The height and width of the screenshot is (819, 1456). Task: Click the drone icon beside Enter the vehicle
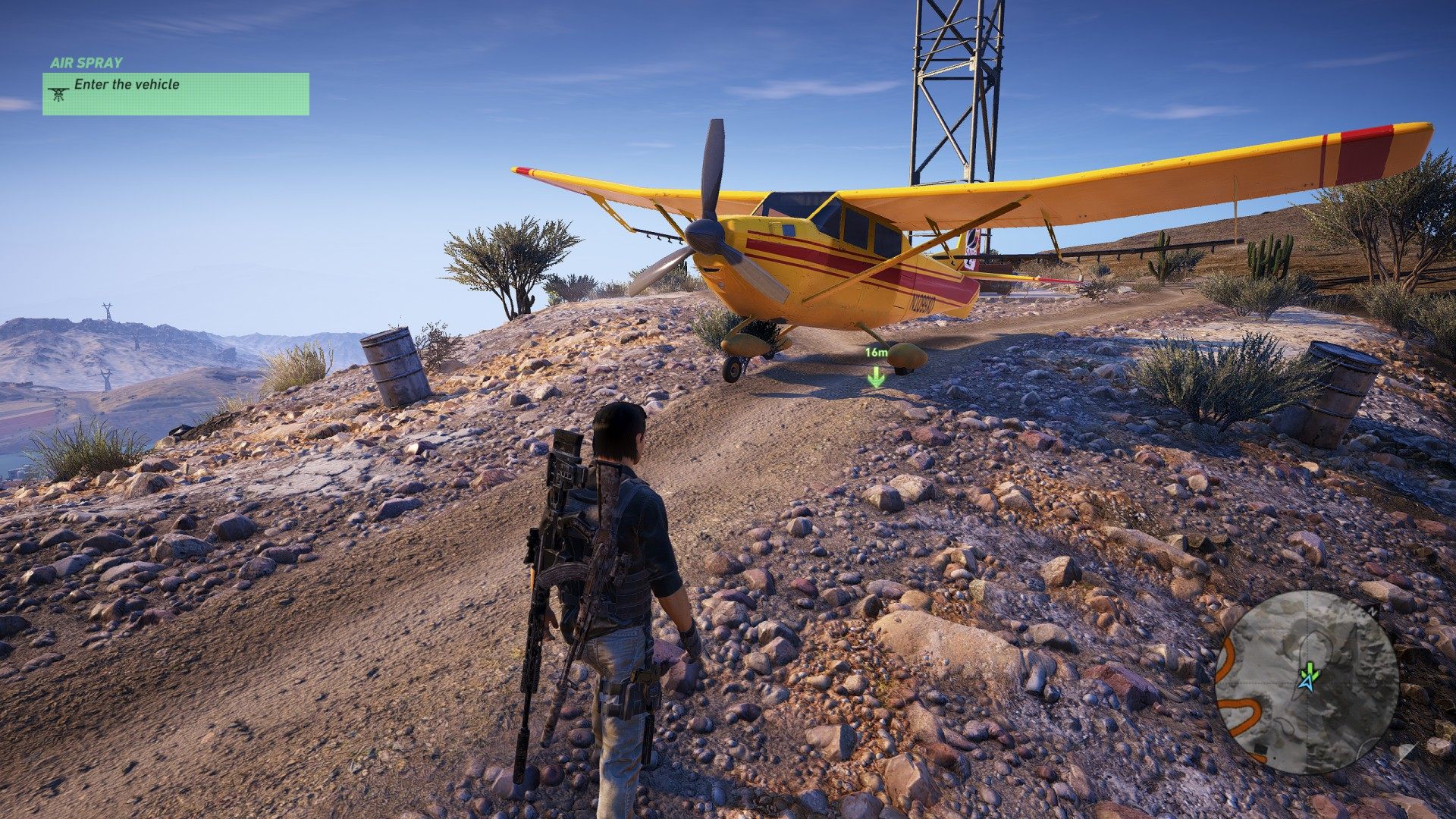click(x=58, y=93)
